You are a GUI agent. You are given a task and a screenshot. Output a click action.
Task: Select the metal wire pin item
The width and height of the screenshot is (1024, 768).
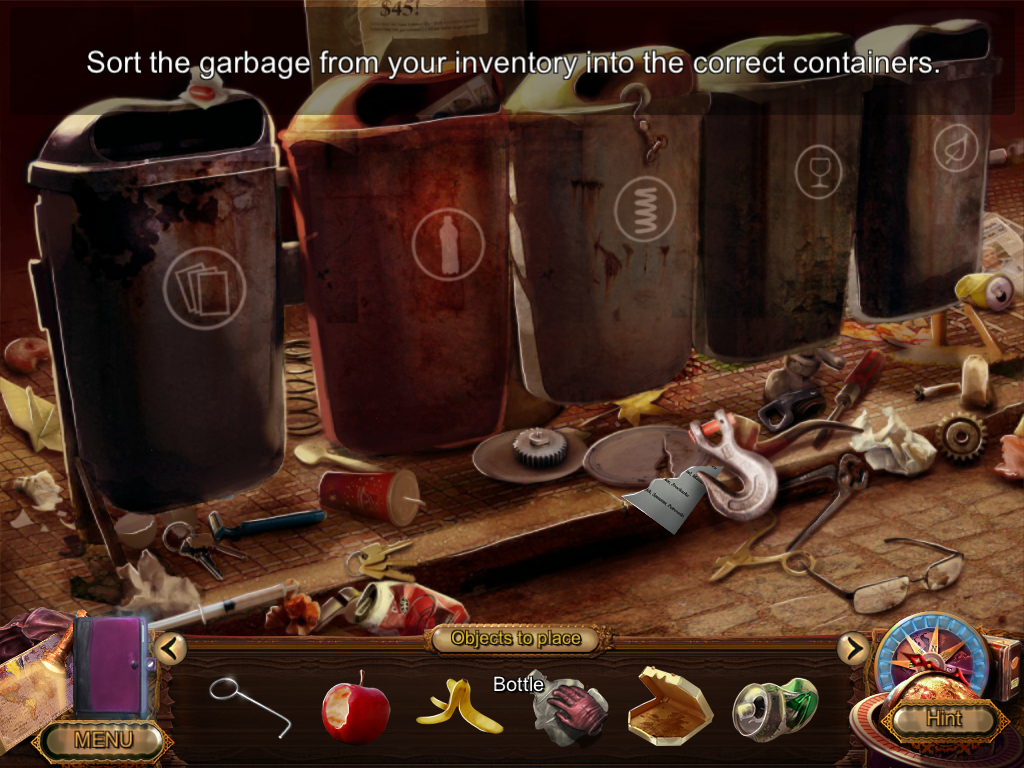tap(250, 706)
